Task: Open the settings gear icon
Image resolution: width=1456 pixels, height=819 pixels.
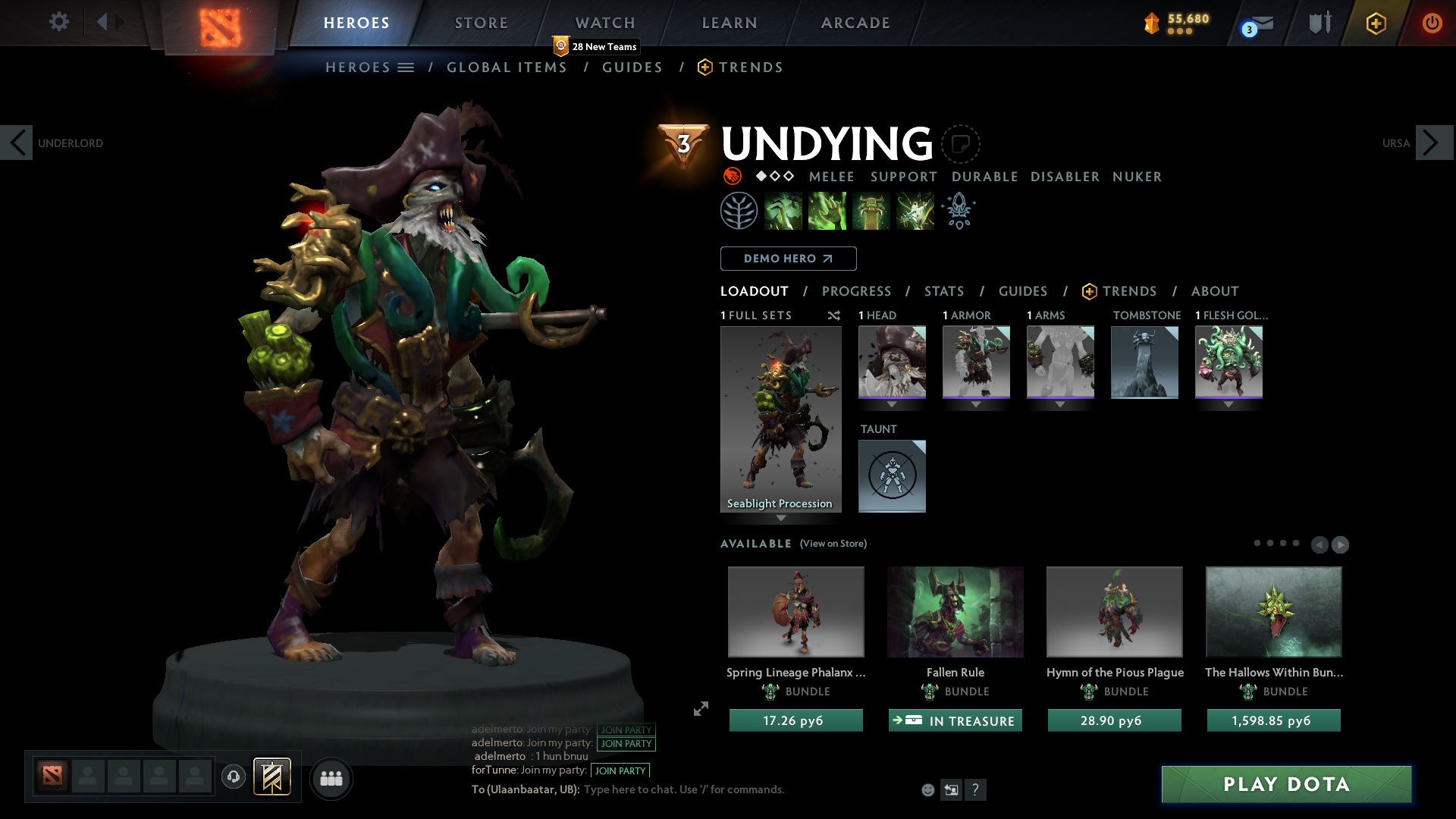Action: (59, 22)
